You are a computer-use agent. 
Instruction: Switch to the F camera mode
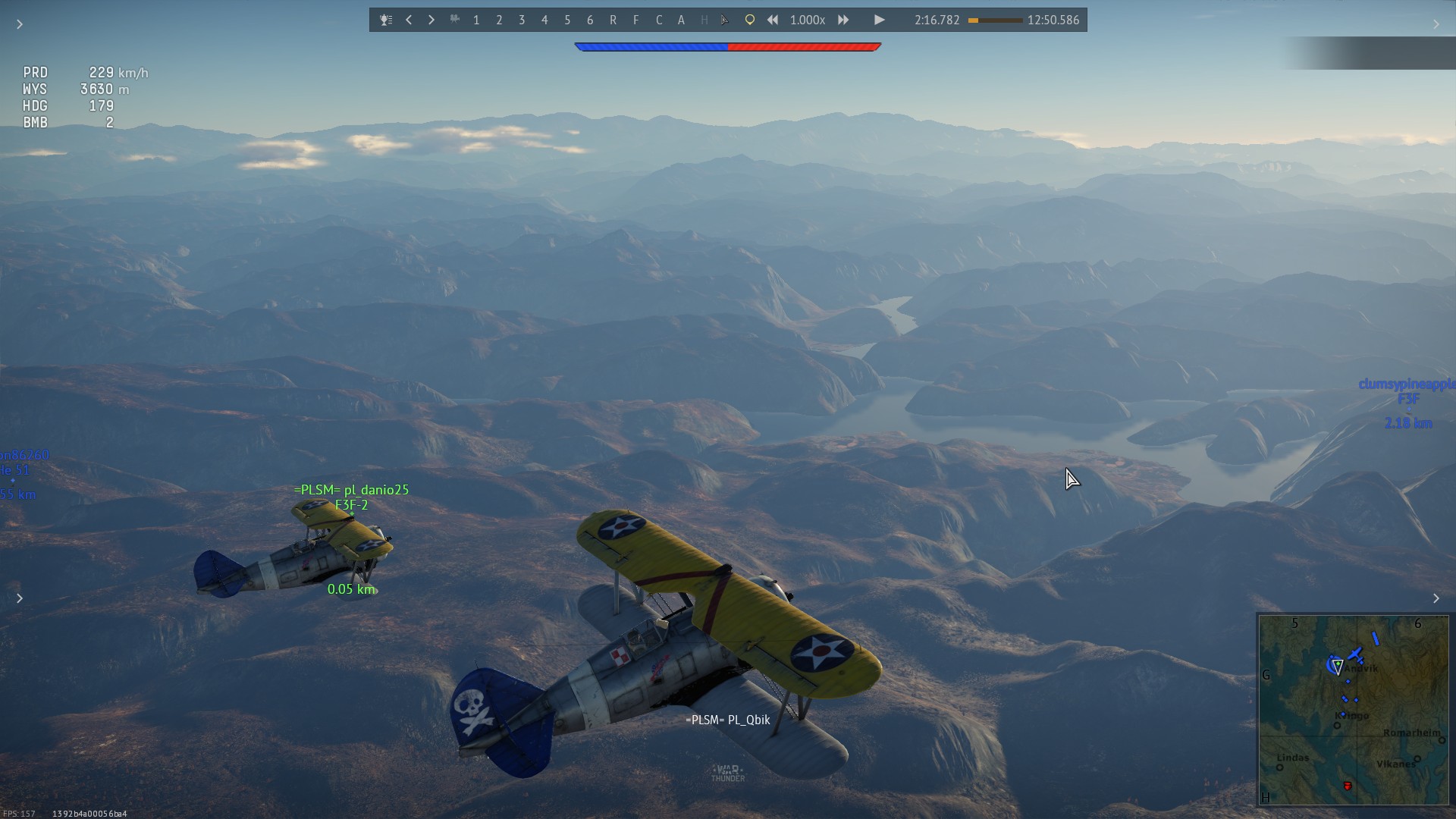pyautogui.click(x=635, y=20)
